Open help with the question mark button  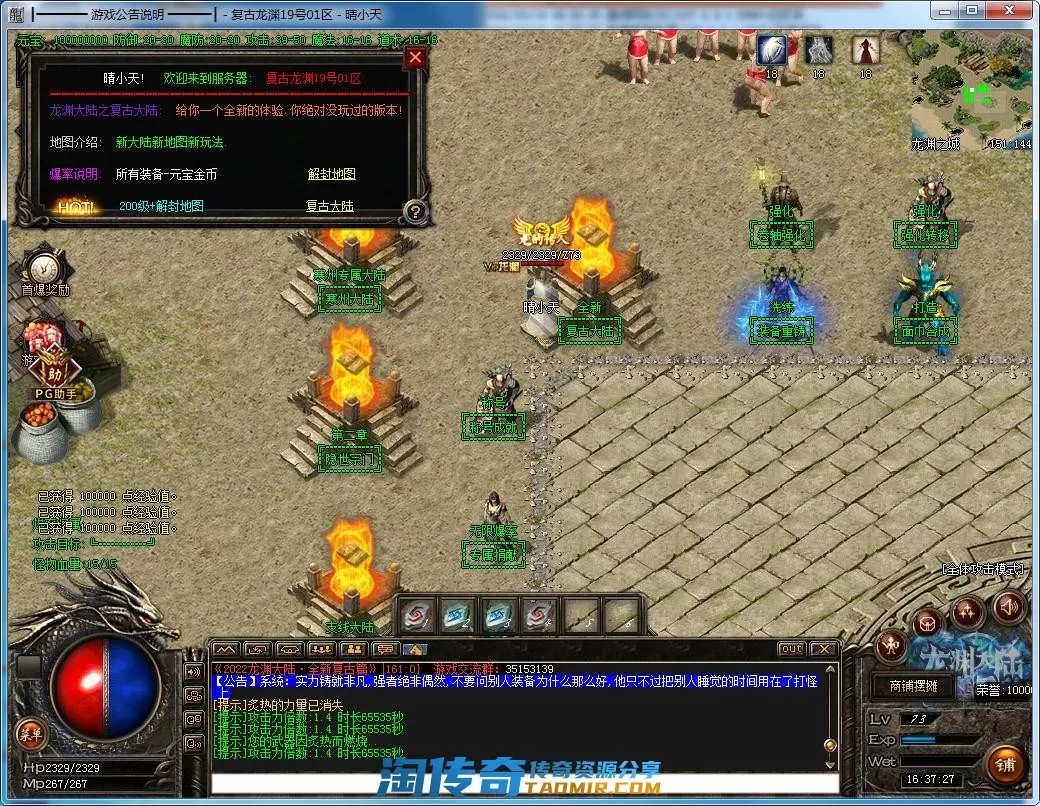416,211
